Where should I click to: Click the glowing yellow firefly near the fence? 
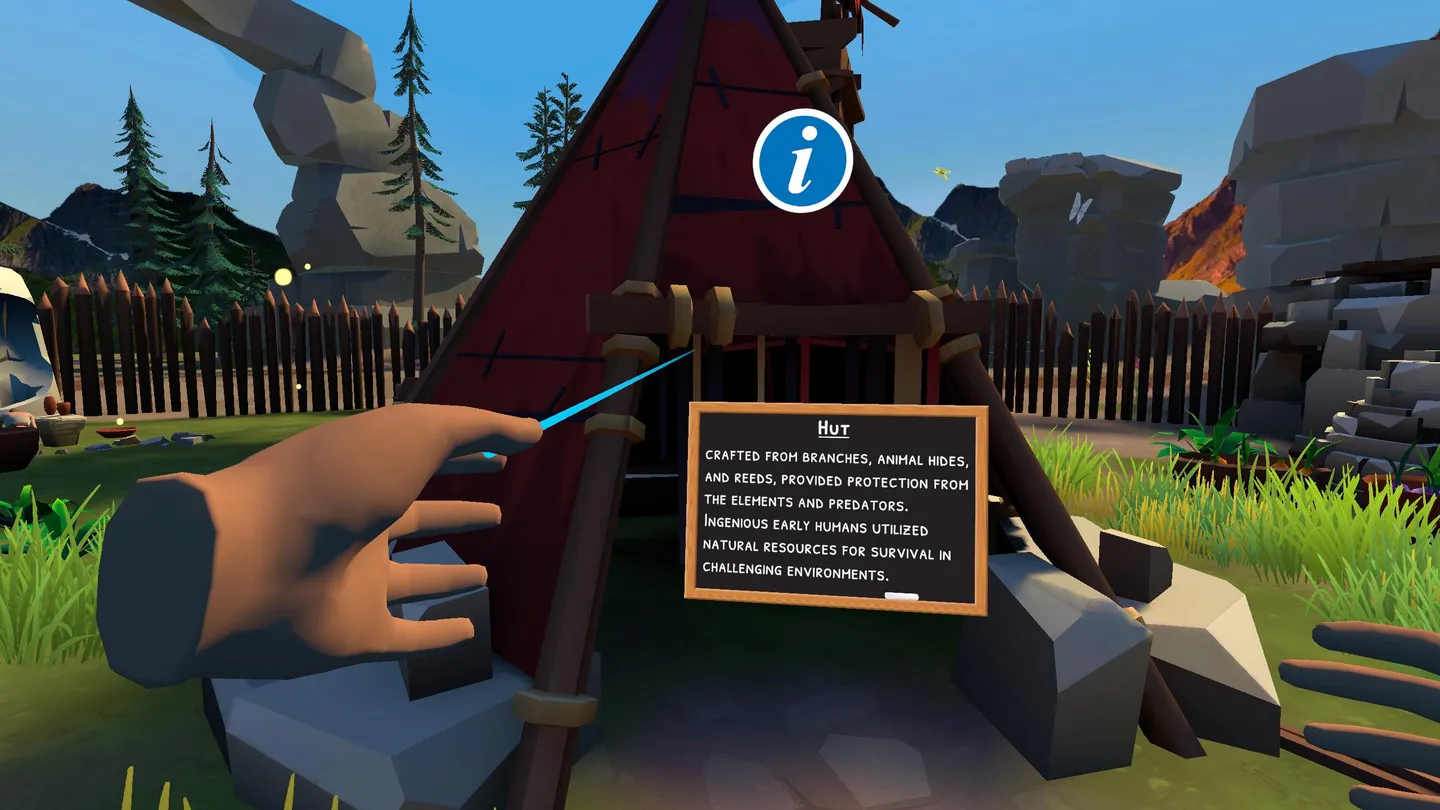point(282,277)
